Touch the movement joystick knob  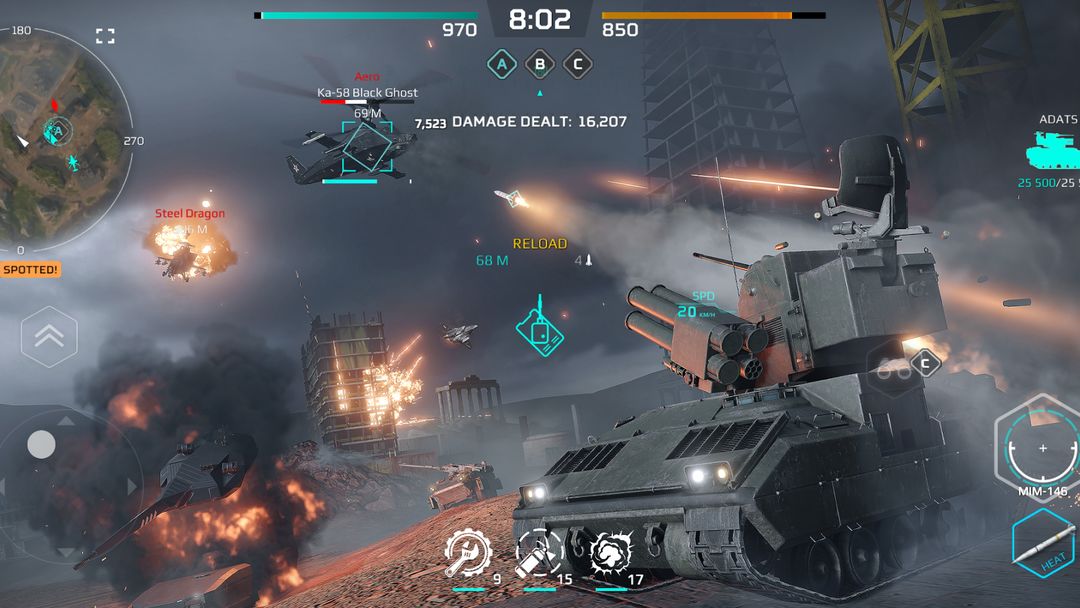pos(41,444)
